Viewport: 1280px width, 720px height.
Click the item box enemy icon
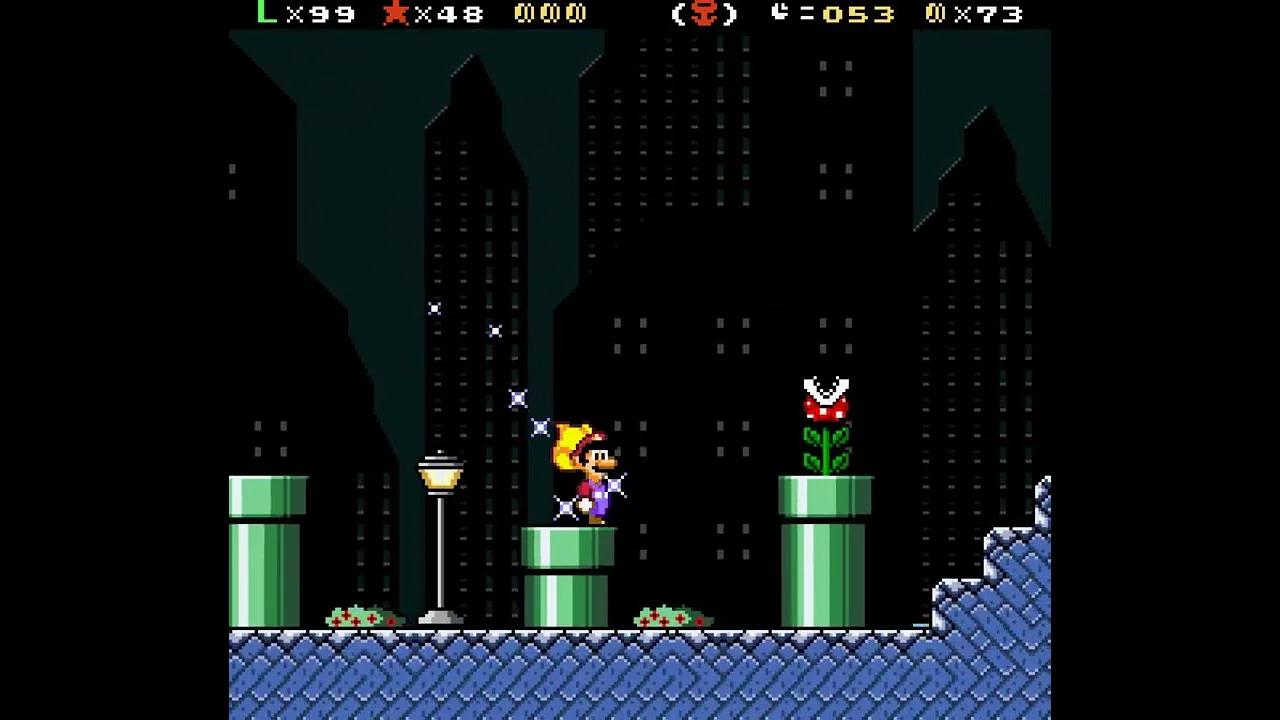[704, 14]
